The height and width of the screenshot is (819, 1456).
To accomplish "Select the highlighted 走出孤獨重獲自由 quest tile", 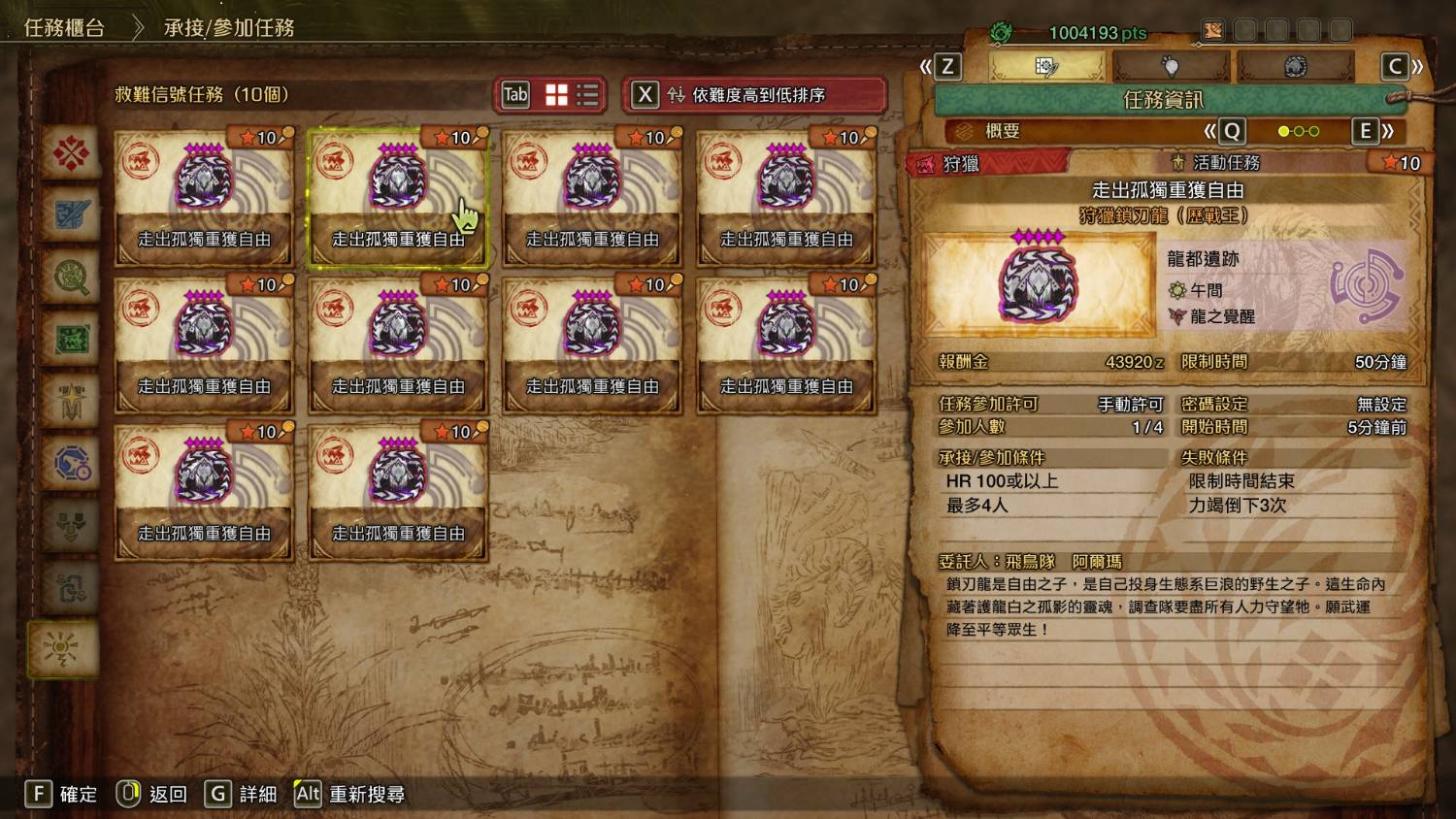I will click(398, 198).
